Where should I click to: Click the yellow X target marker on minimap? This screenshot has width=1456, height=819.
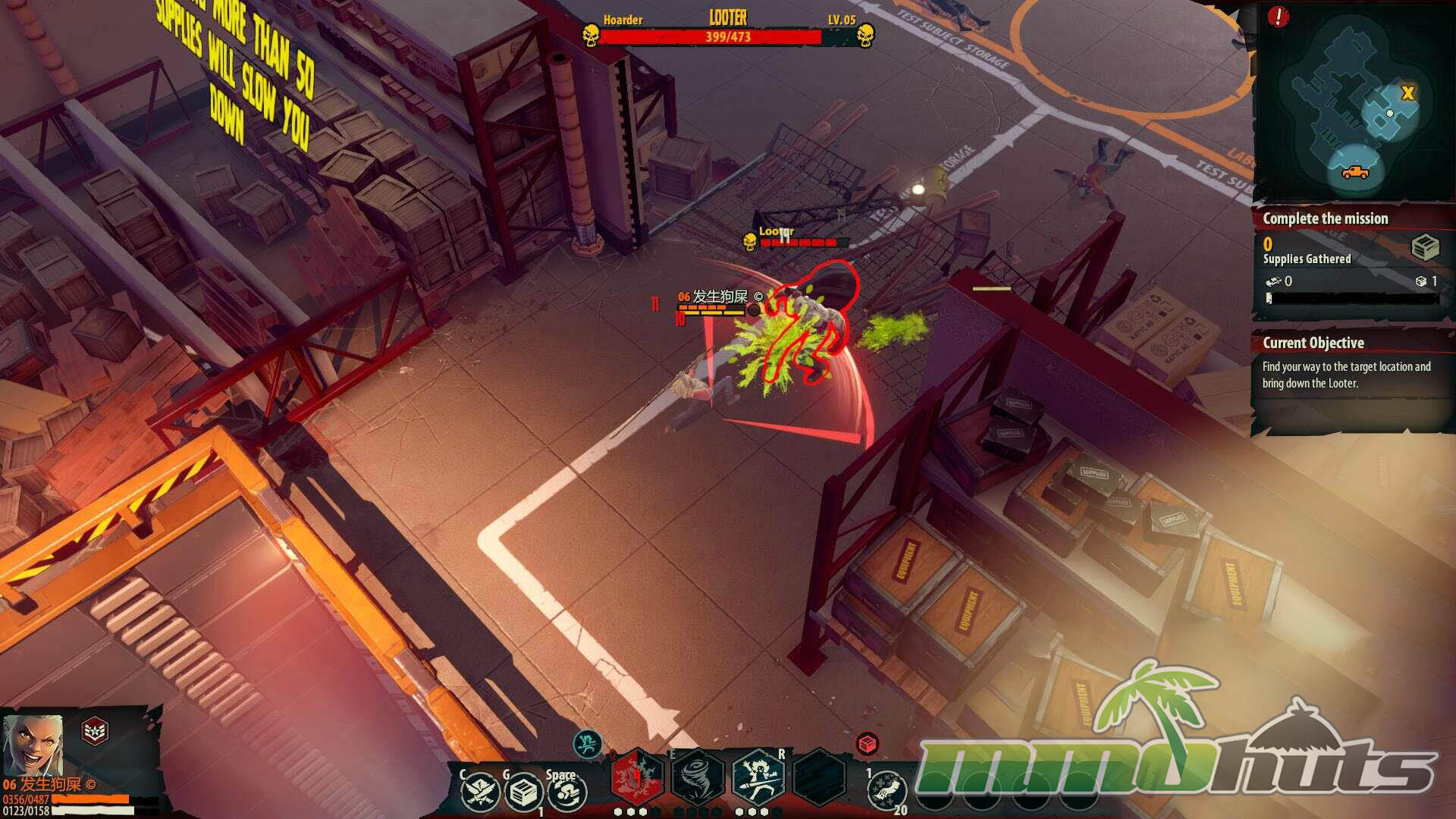pos(1407,93)
